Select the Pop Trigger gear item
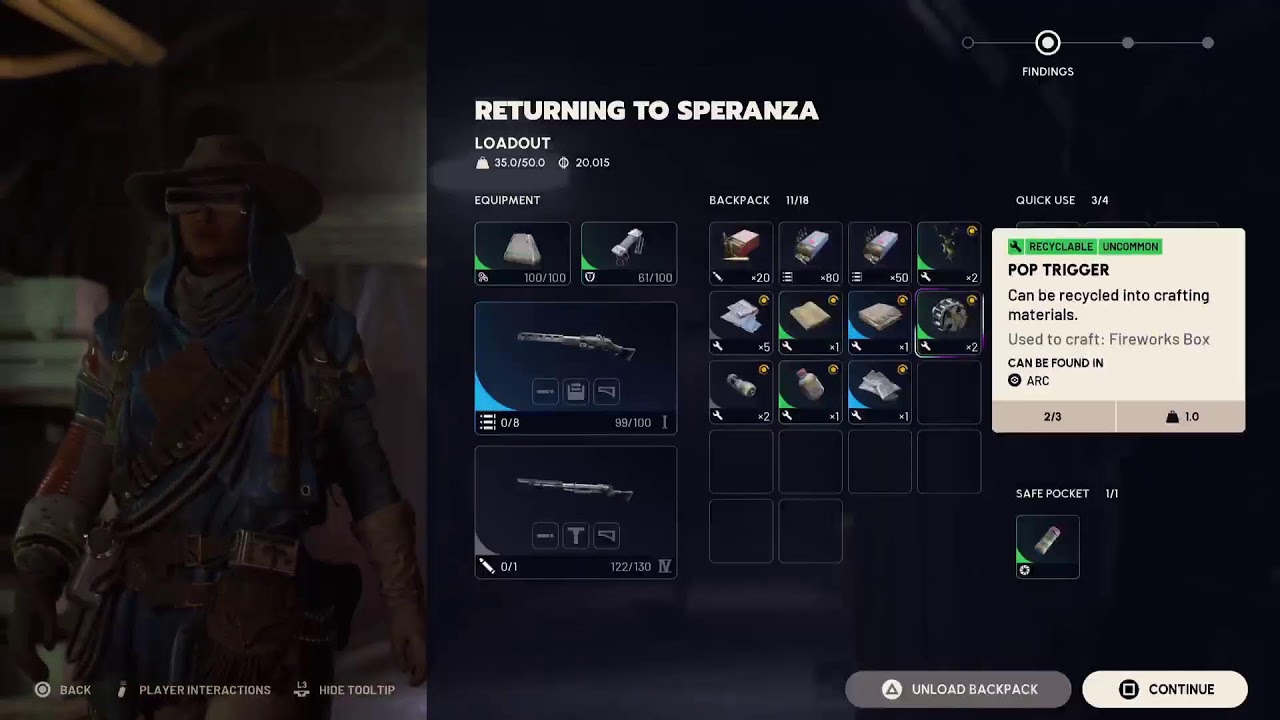The image size is (1280, 720). 949,323
